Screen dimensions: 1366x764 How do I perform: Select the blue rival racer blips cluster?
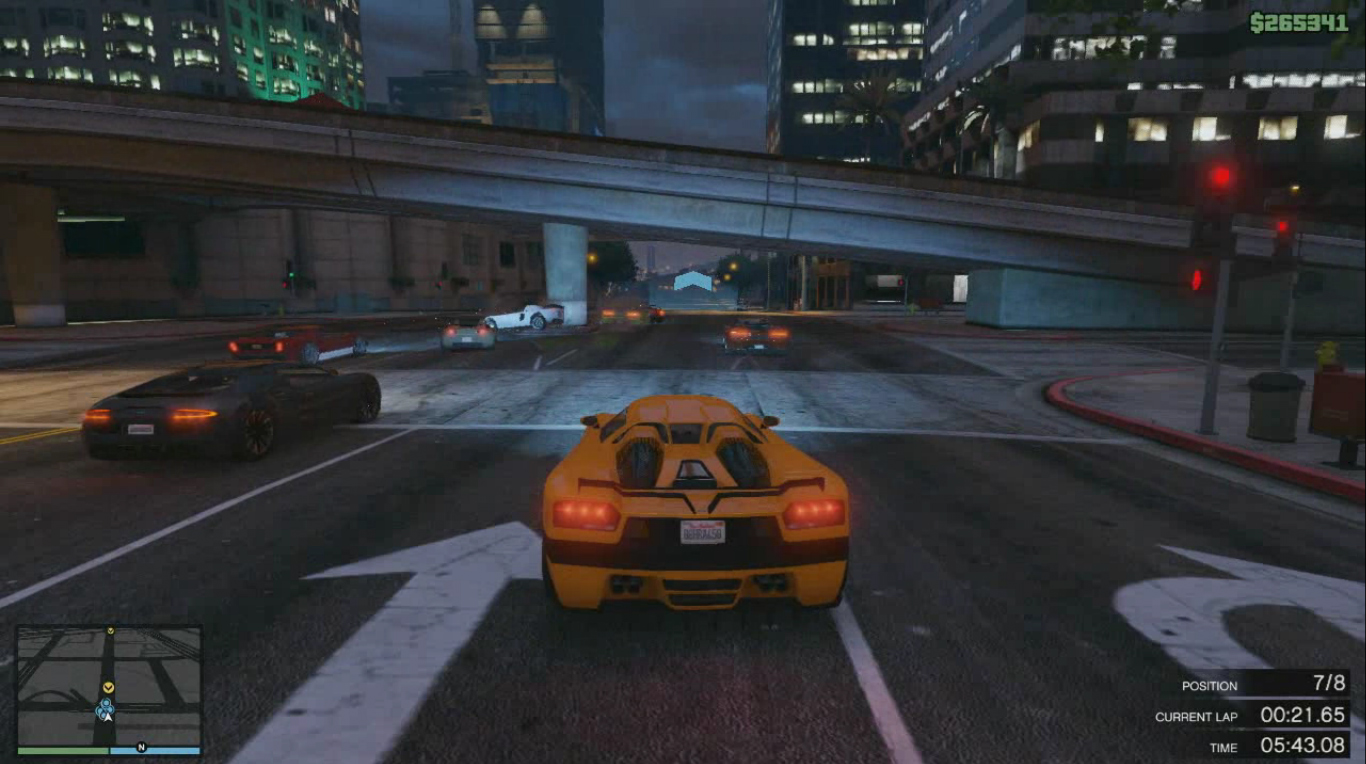tap(104, 706)
